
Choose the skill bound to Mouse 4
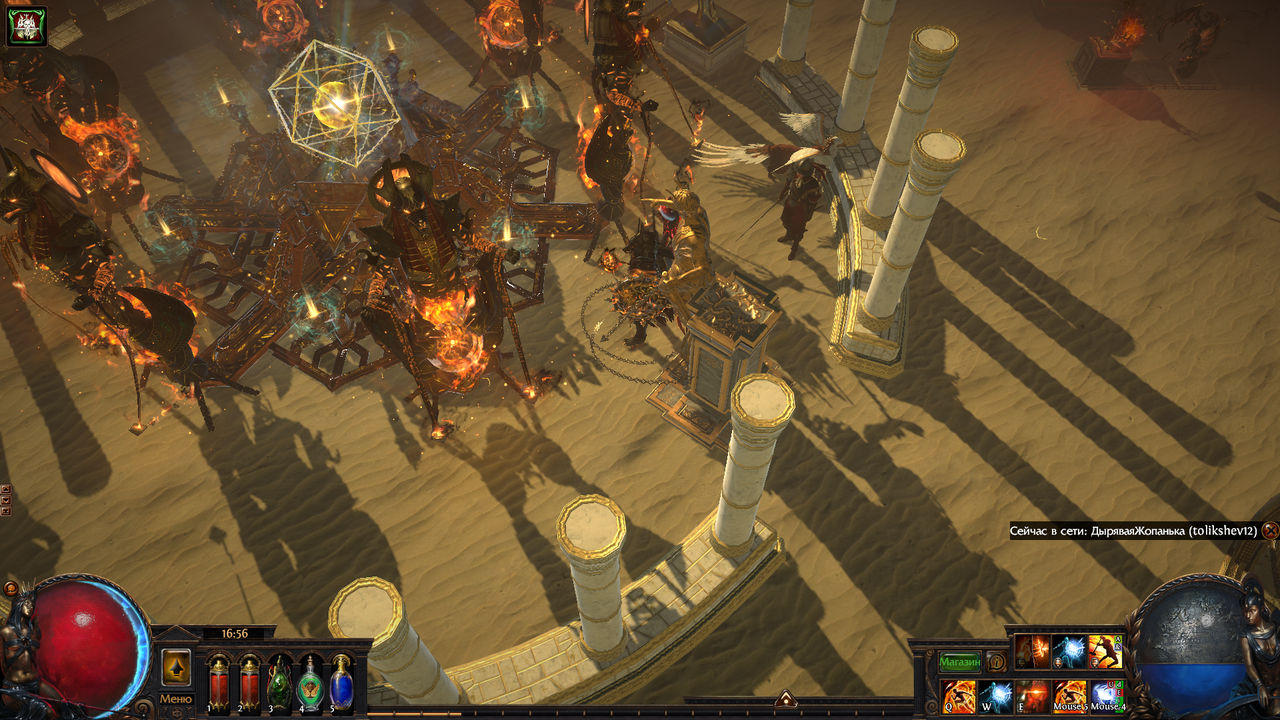pos(1107,695)
